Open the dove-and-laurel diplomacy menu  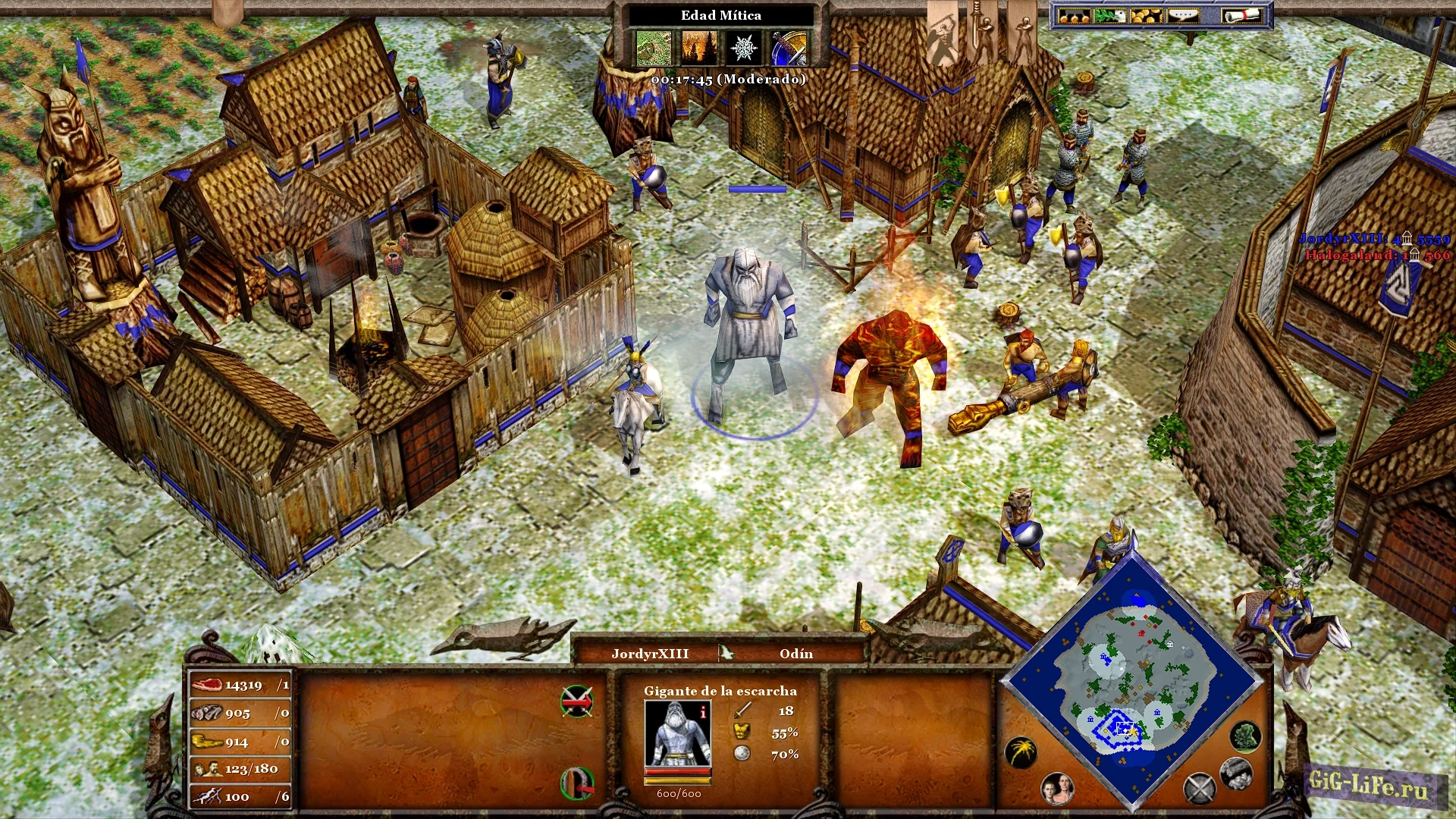[1110, 16]
